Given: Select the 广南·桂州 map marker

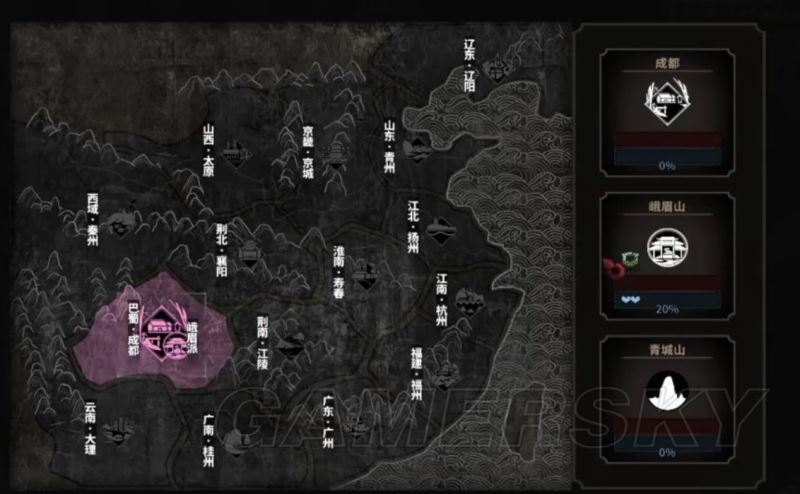Looking at the screenshot, I should pyautogui.click(x=236, y=437).
